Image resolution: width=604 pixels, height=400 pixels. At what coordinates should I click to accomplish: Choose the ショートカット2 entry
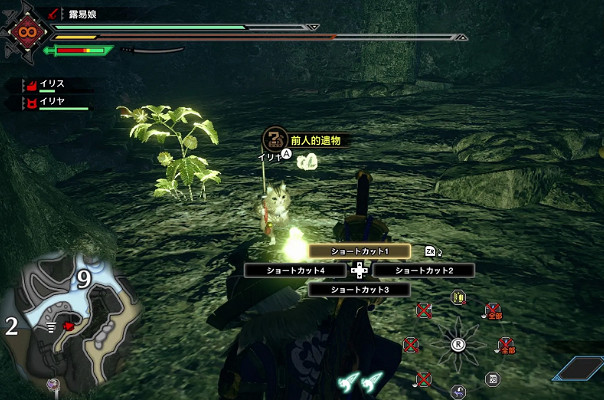423,270
